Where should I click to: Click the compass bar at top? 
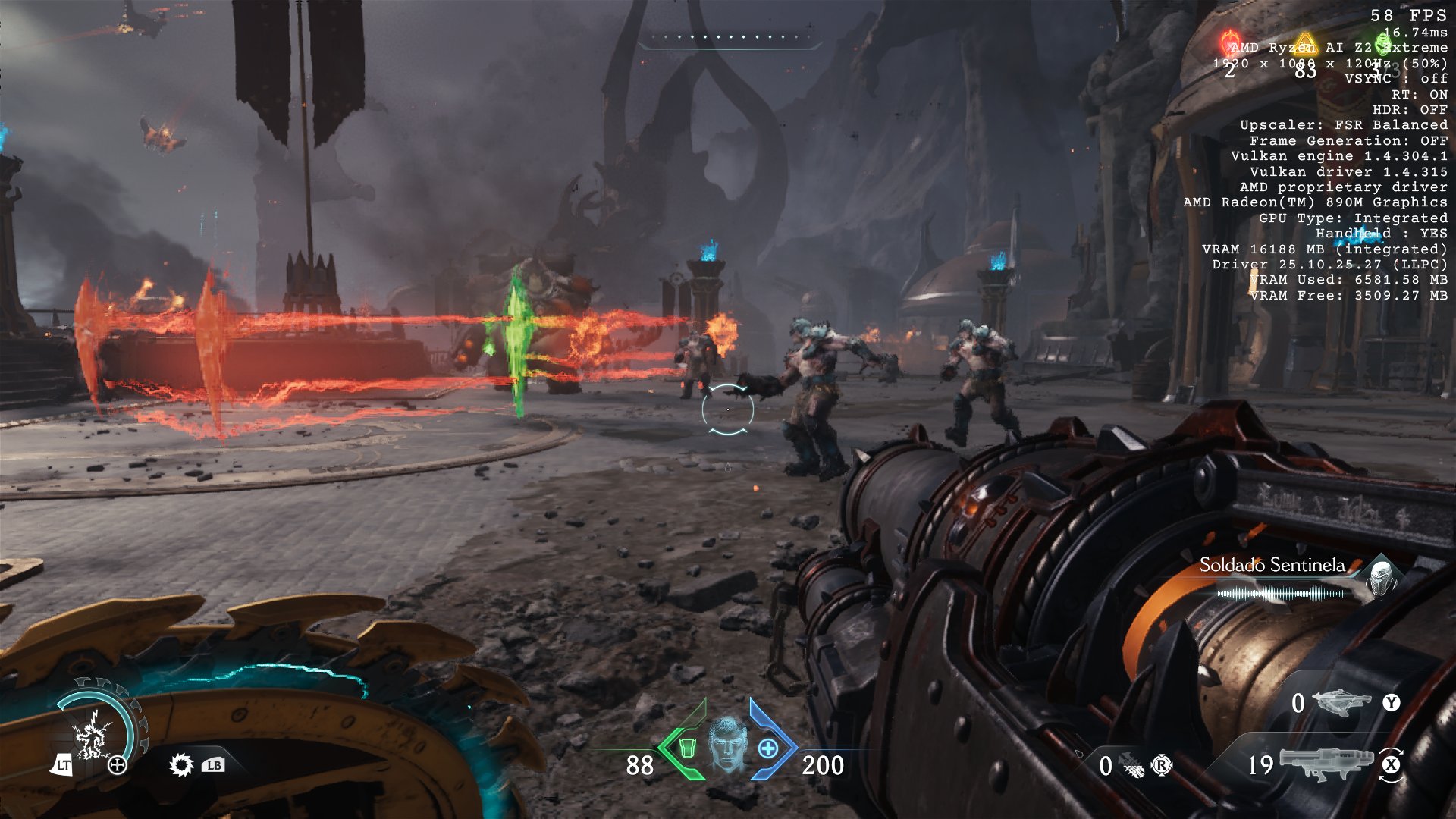(x=728, y=38)
